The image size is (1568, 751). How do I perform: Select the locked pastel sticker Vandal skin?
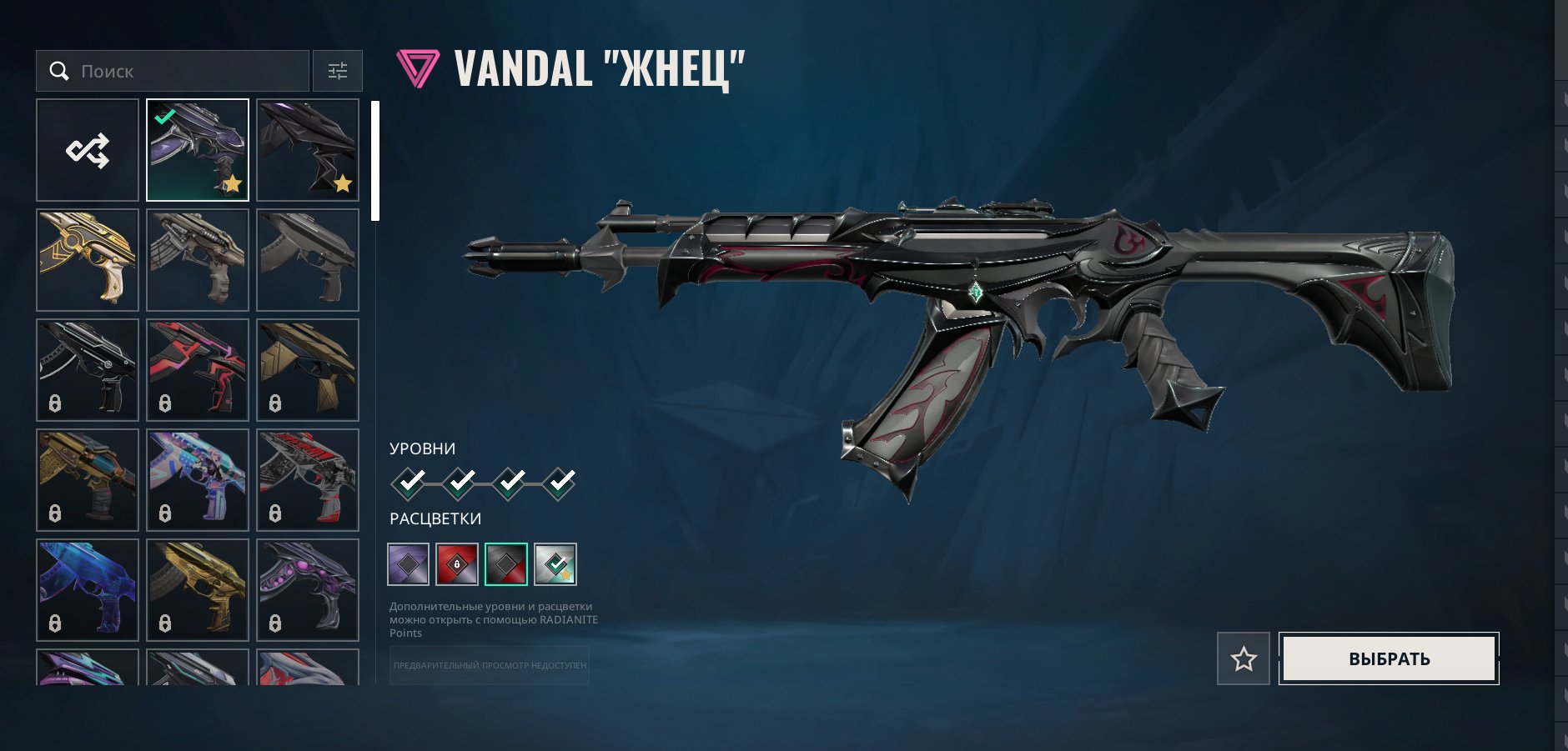(198, 480)
